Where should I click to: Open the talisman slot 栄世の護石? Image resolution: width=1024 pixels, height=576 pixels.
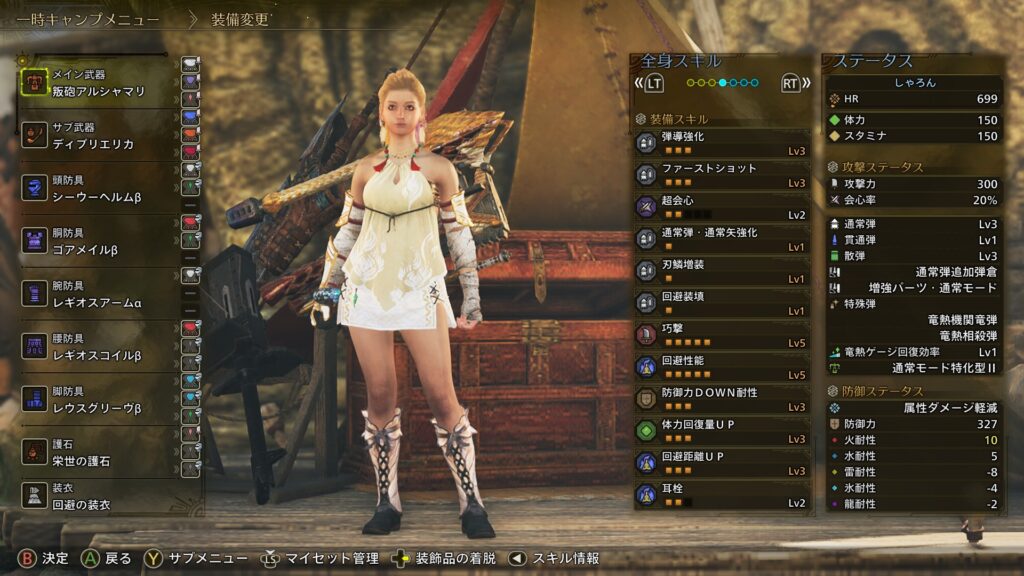(98, 452)
